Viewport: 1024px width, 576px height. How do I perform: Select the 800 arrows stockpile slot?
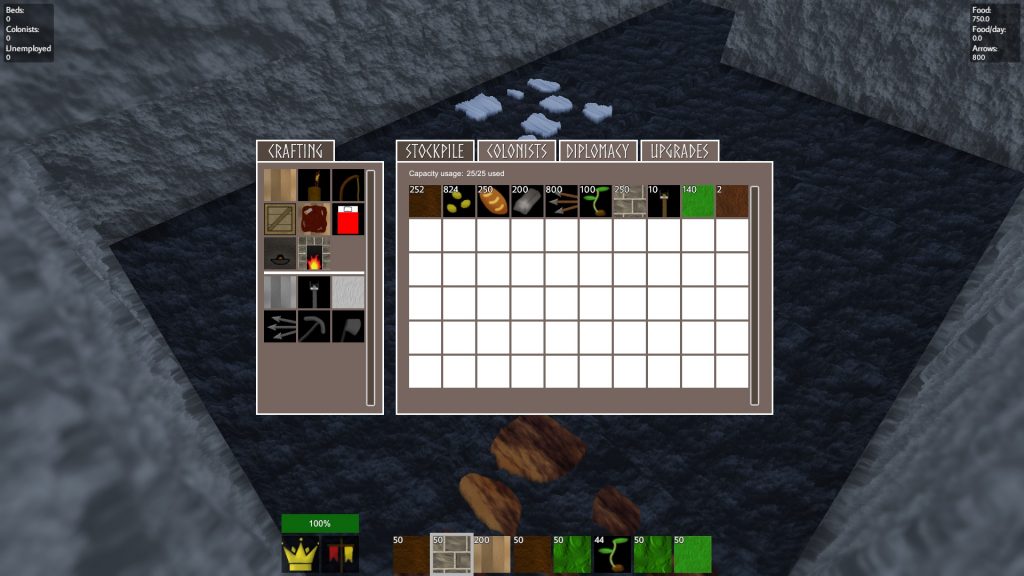(562, 201)
